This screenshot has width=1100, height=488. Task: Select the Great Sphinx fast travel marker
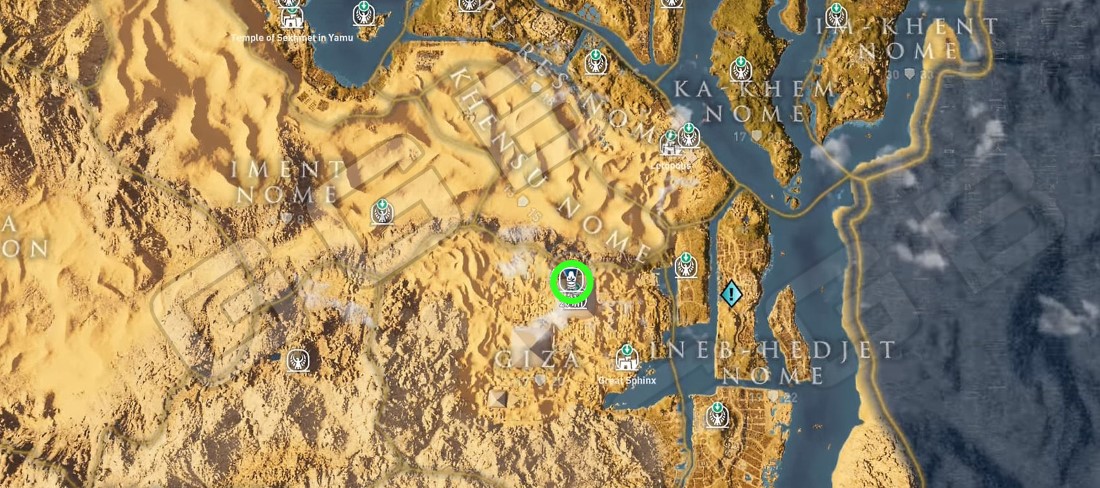(x=627, y=357)
